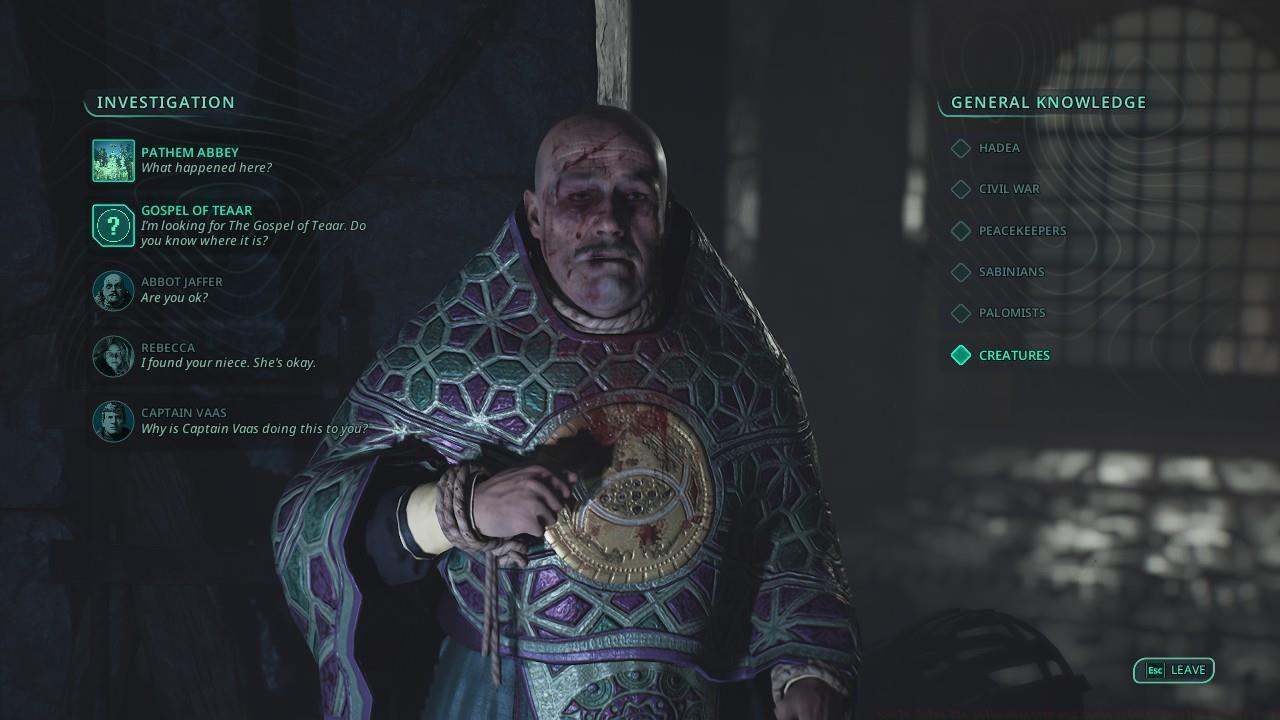Toggle the Palomists diamond indicator
The image size is (1280, 720).
pos(960,313)
